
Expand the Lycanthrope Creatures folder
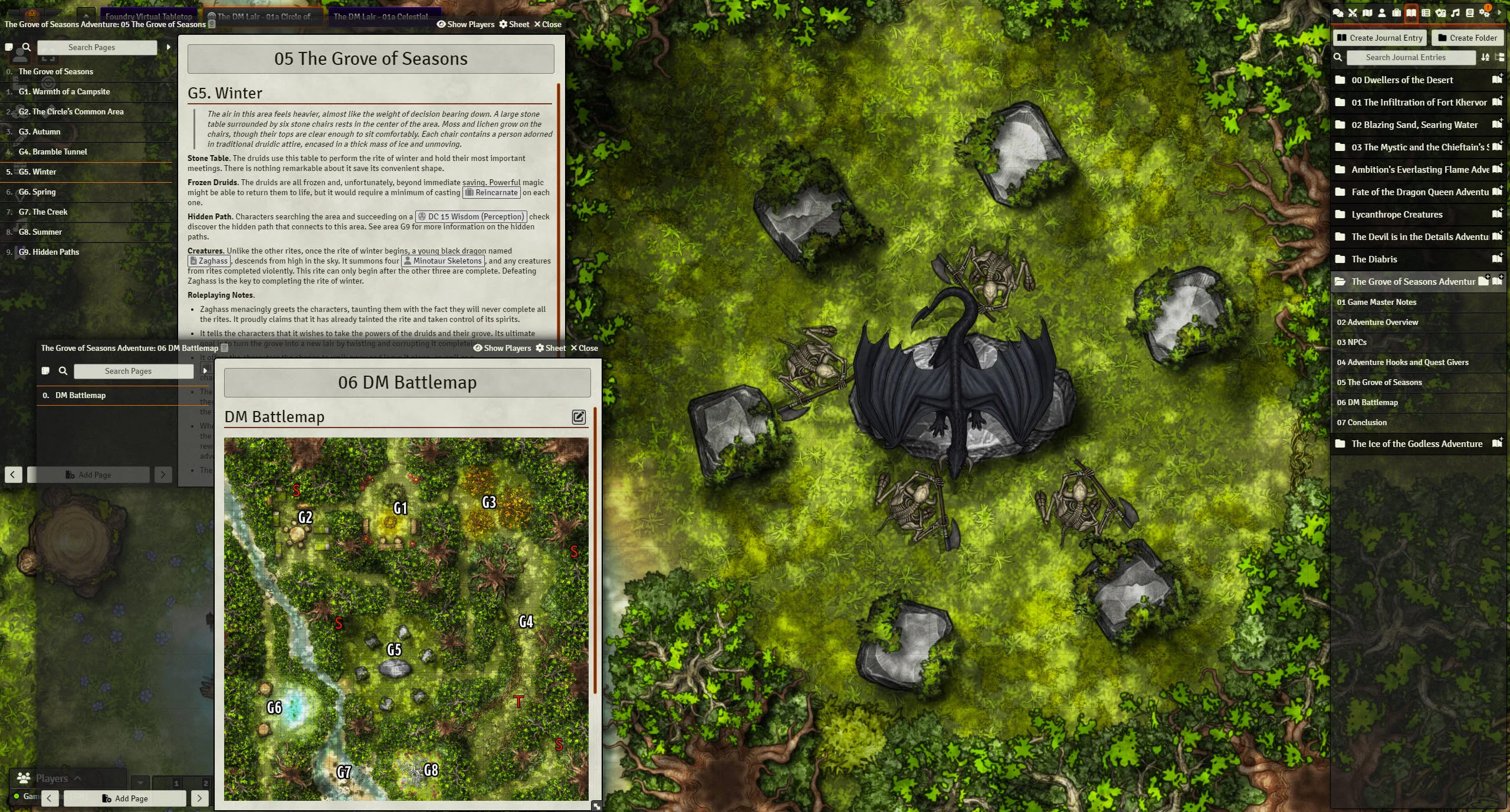click(x=1397, y=214)
